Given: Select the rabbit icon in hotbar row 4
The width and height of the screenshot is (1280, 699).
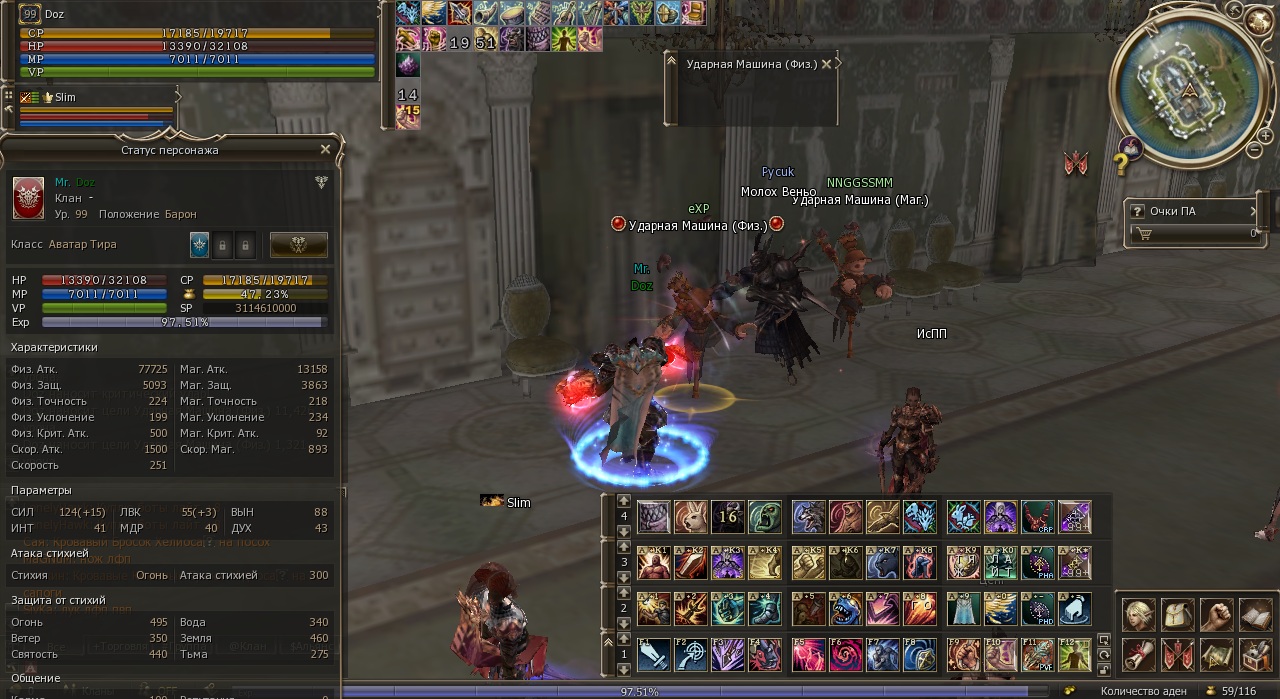Looking at the screenshot, I should click(691, 517).
